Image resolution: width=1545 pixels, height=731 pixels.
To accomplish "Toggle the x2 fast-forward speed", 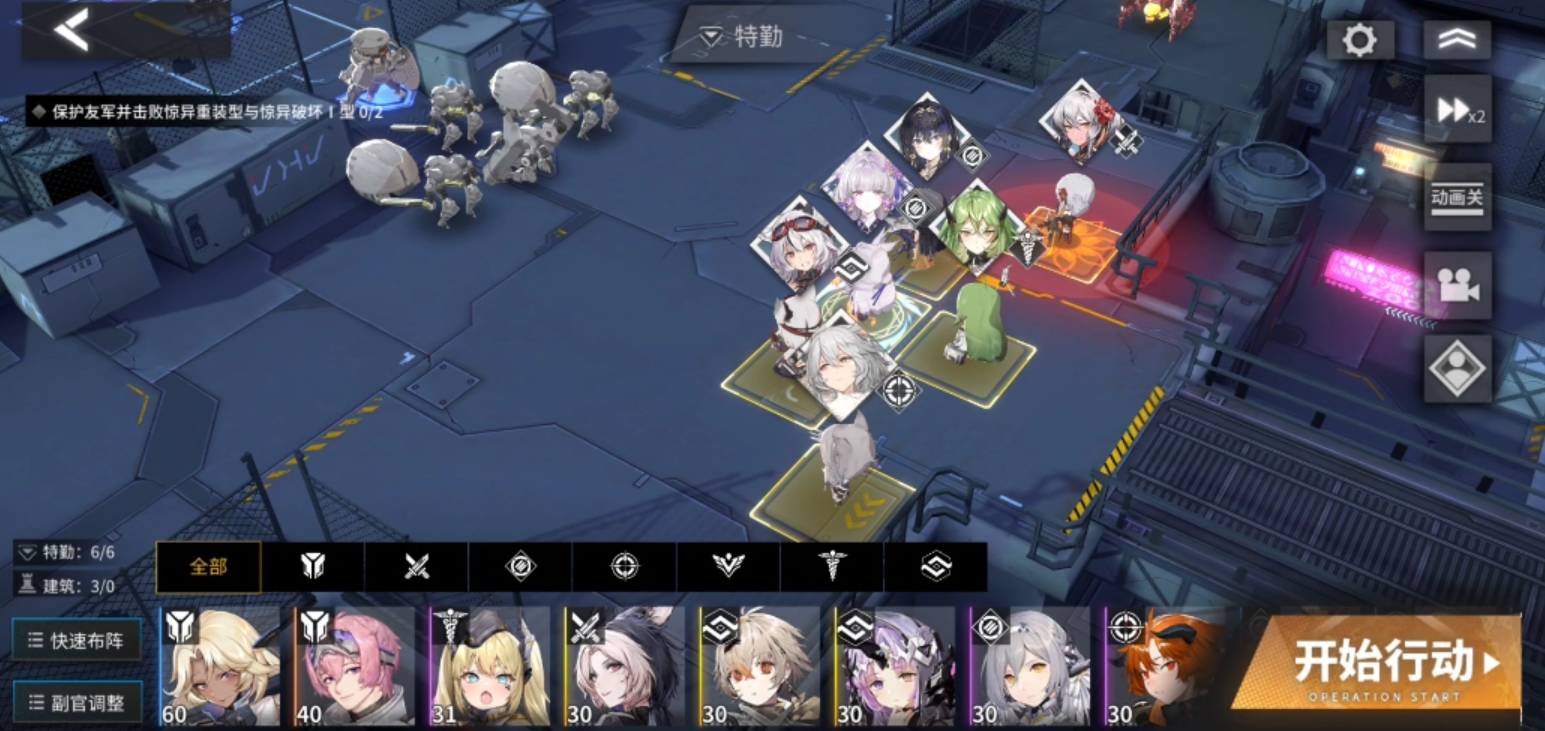I will point(1457,110).
